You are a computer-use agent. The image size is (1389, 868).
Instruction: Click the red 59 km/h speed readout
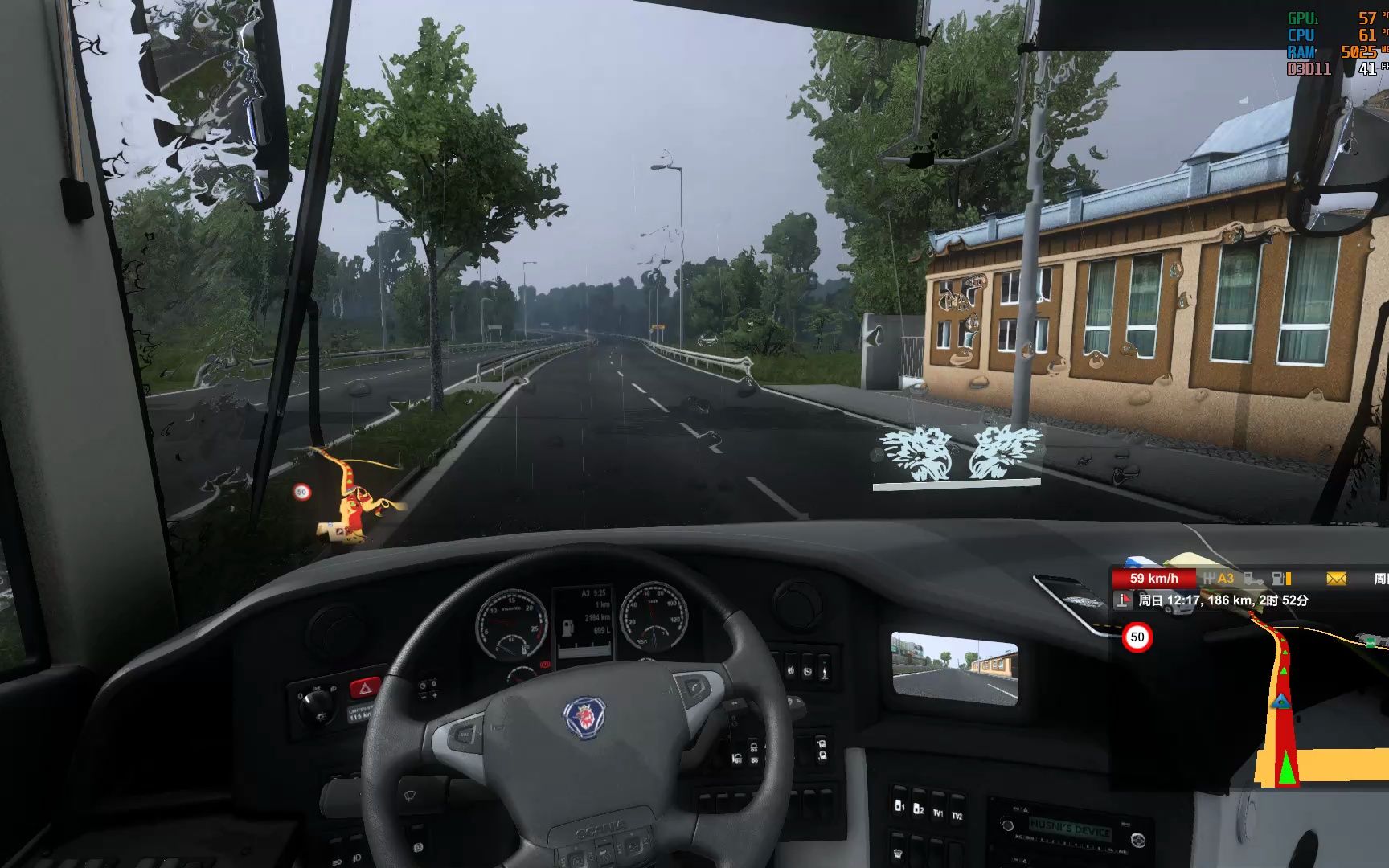(1154, 578)
